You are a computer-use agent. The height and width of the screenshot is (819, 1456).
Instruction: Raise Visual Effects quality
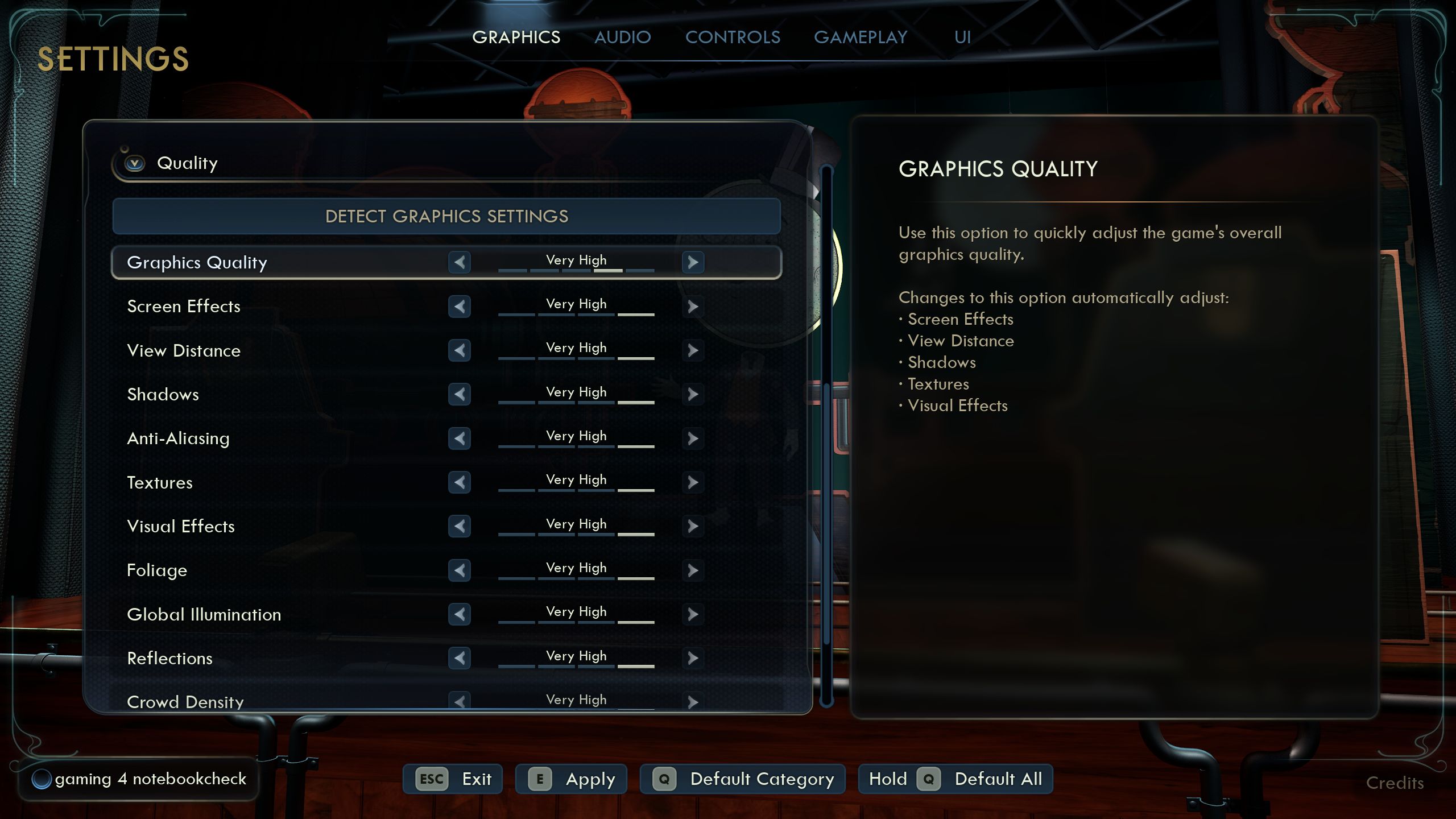coord(693,526)
